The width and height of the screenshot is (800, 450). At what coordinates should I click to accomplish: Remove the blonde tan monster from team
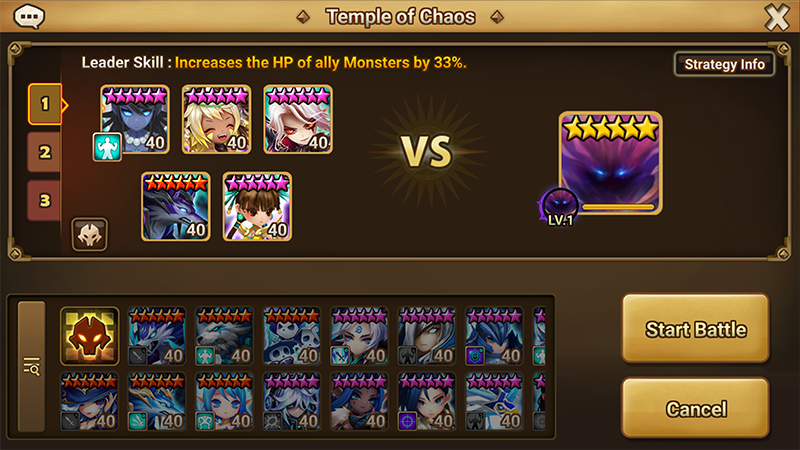click(x=216, y=119)
